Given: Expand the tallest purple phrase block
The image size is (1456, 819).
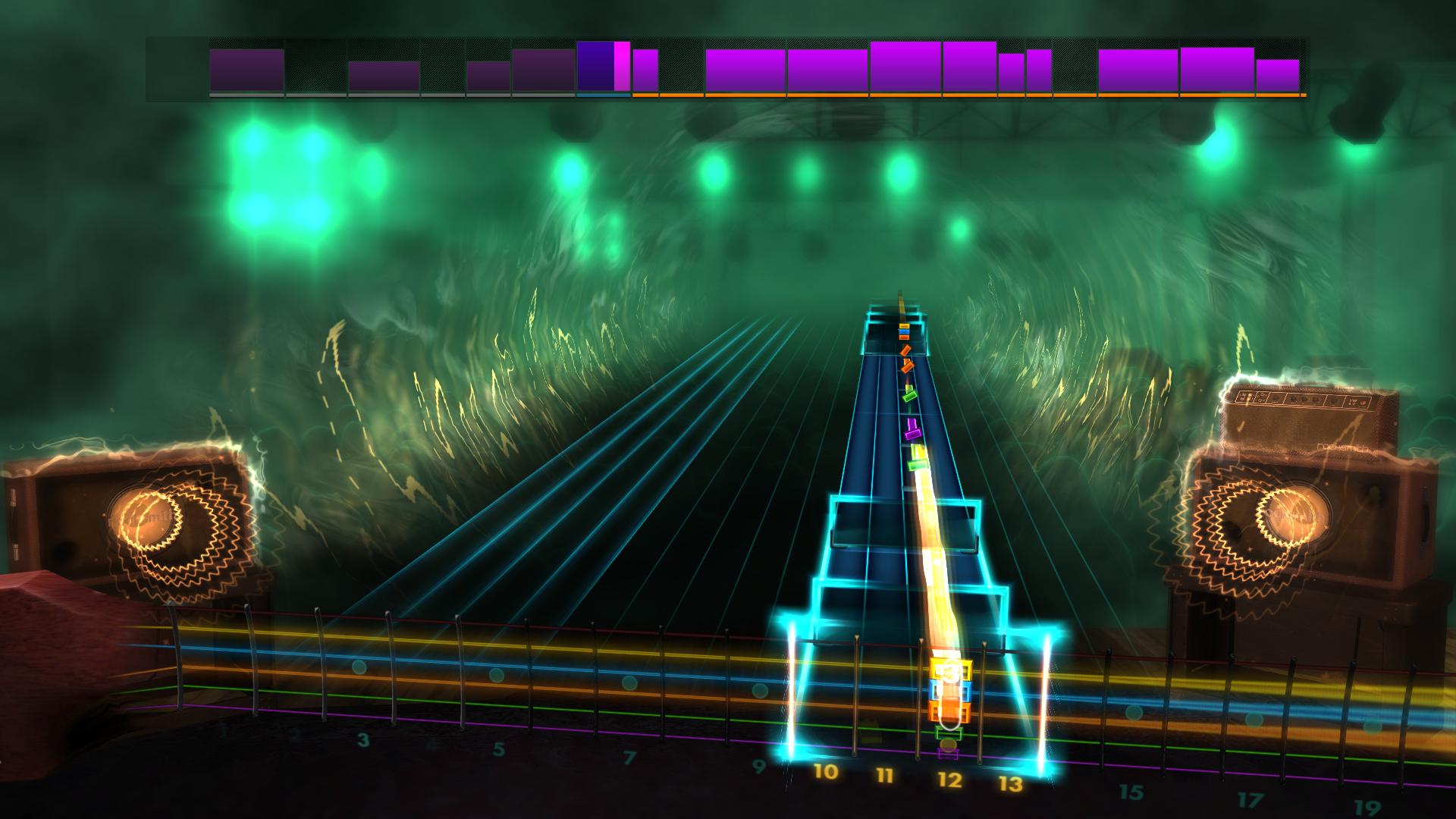Looking at the screenshot, I should click(x=905, y=64).
